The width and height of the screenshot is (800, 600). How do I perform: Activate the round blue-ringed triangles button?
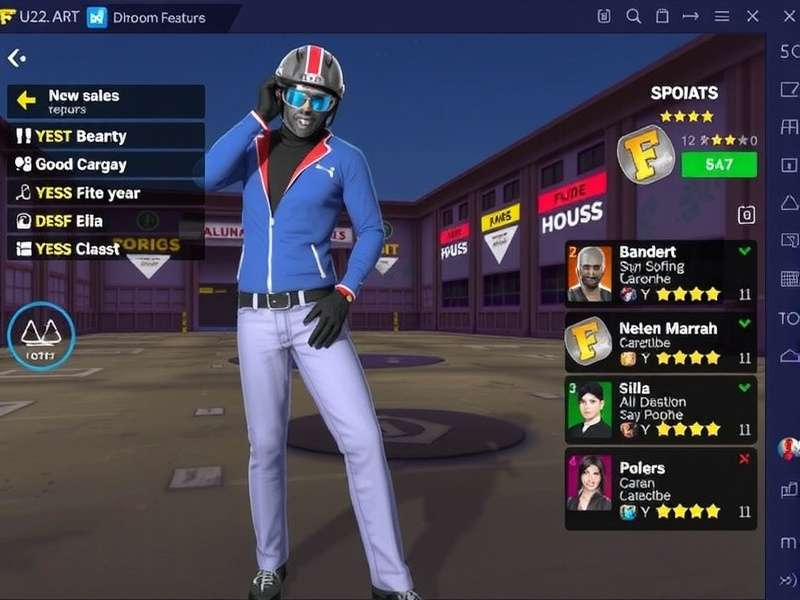tap(41, 337)
